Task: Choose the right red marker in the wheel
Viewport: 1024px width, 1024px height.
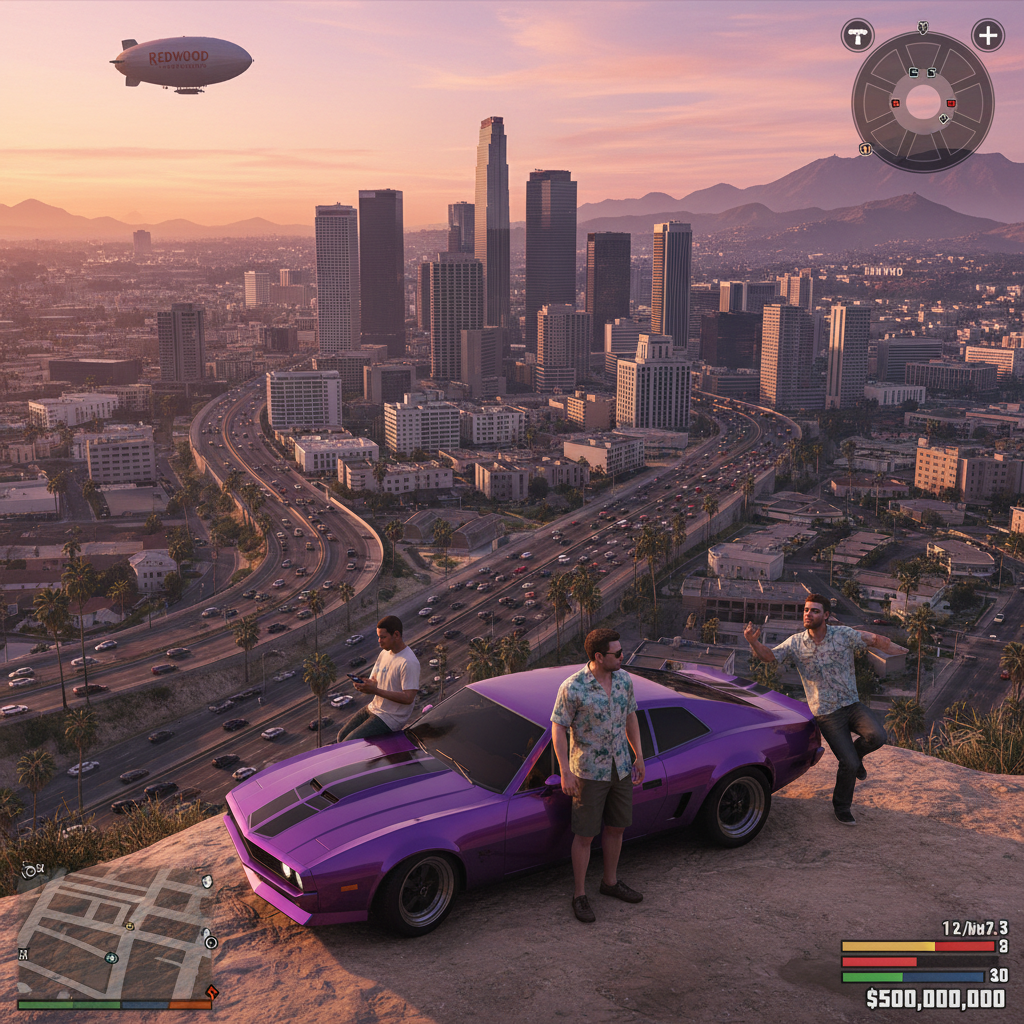Action: pyautogui.click(x=950, y=103)
